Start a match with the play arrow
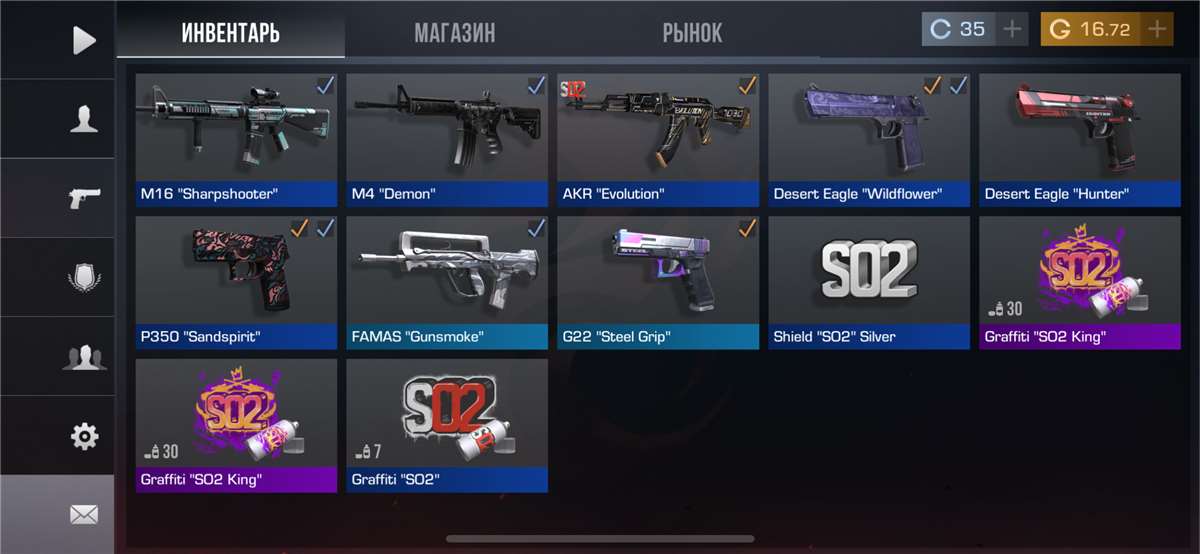The width and height of the screenshot is (1200, 554). point(84,40)
